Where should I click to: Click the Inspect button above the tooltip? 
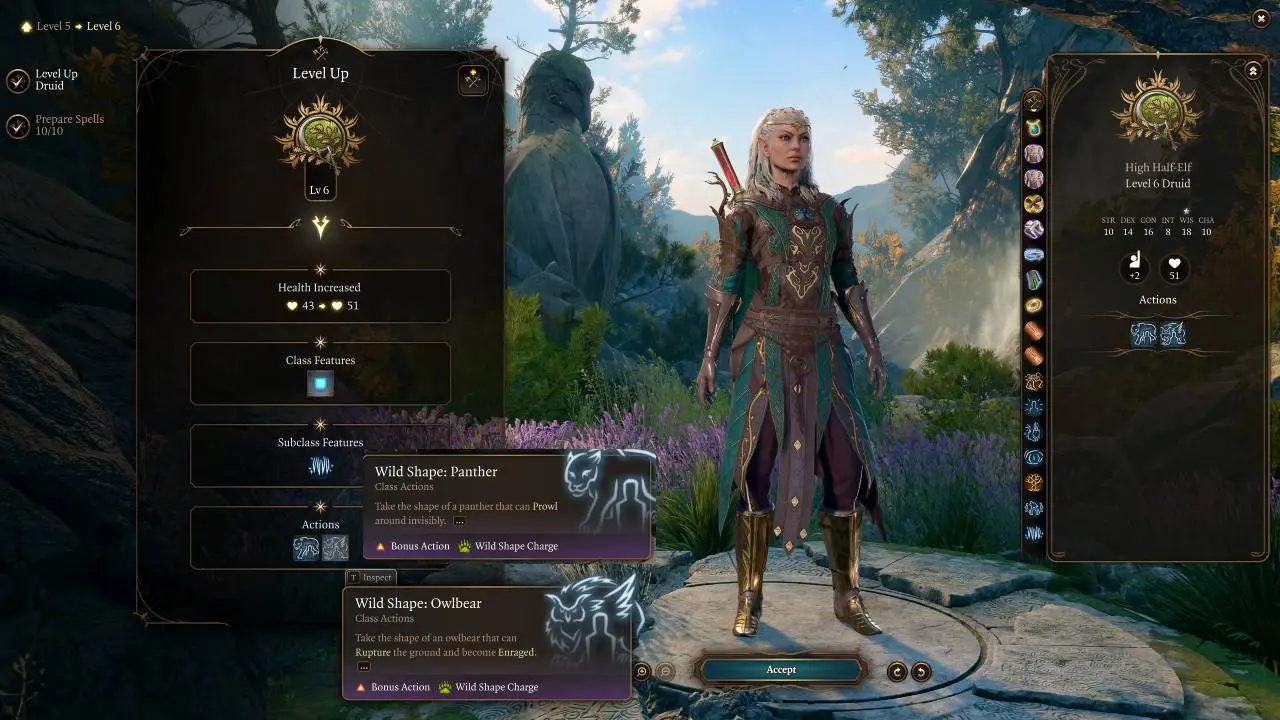369,577
